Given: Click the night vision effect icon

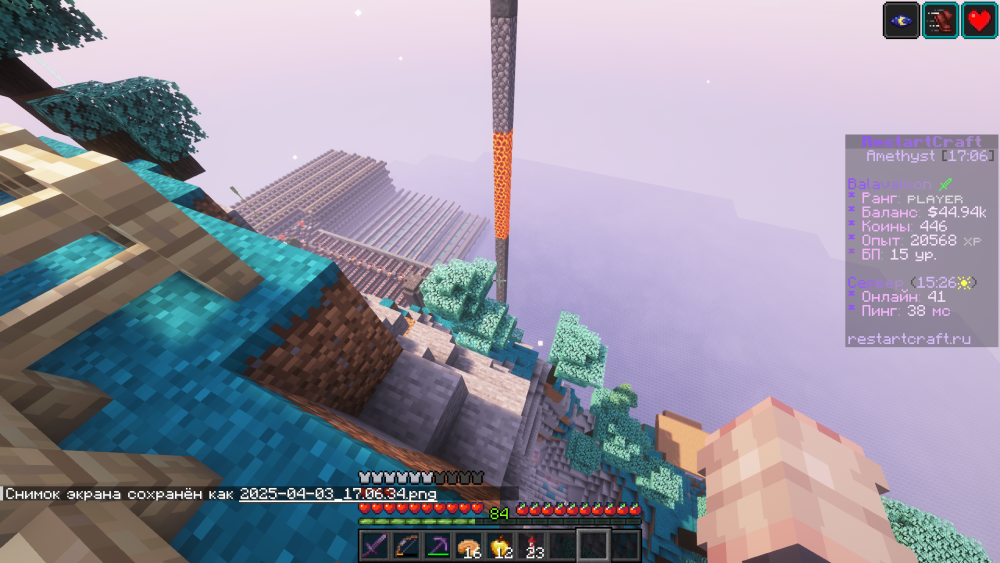Looking at the screenshot, I should tap(901, 20).
